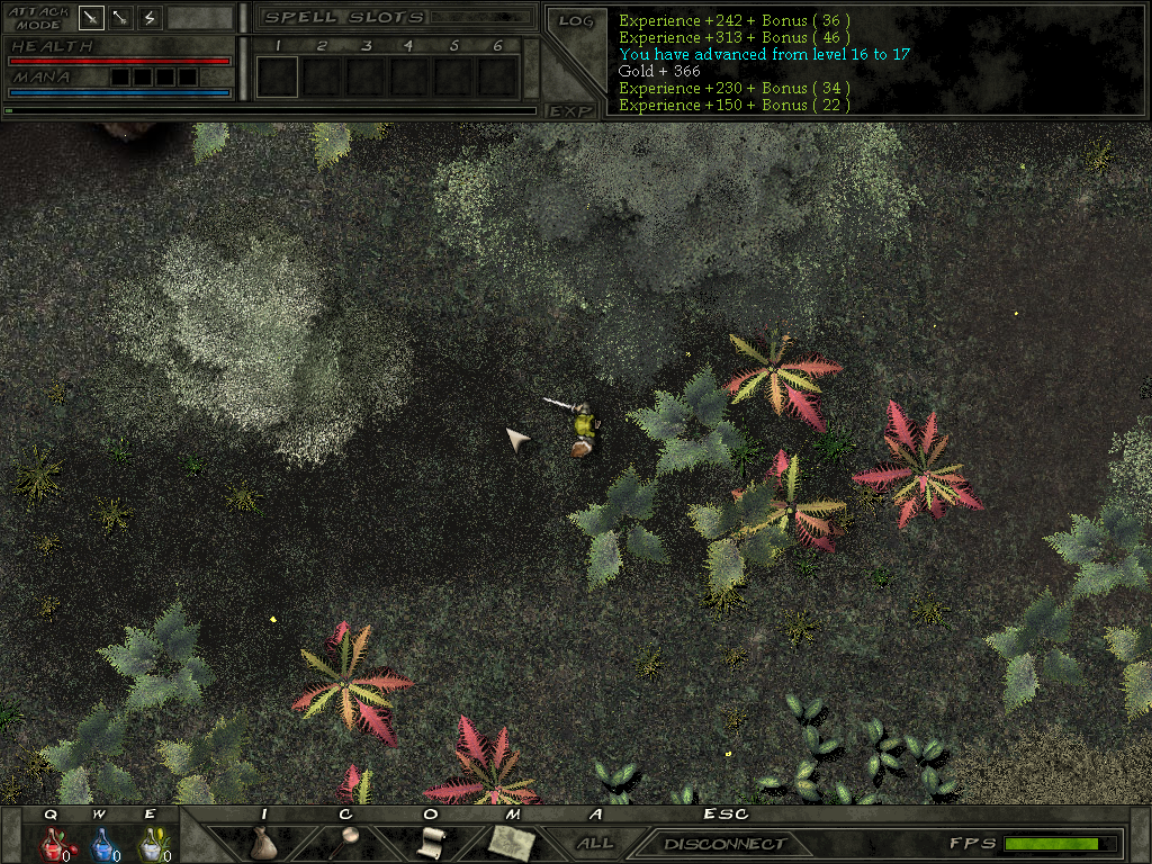Switch to the bow ranged attack mode
The height and width of the screenshot is (864, 1152).
point(121,18)
